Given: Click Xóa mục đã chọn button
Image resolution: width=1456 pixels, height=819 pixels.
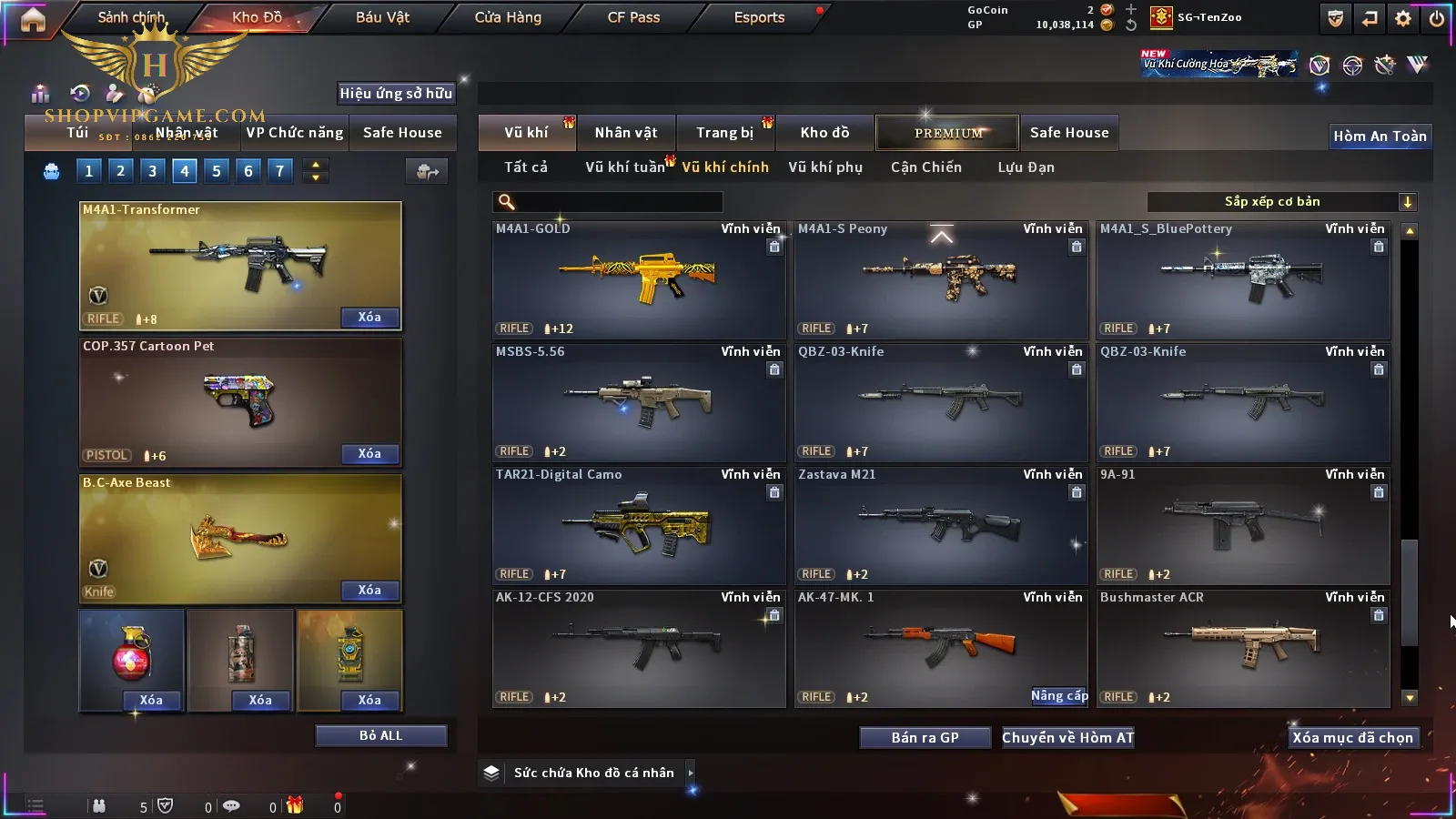Looking at the screenshot, I should (1352, 738).
